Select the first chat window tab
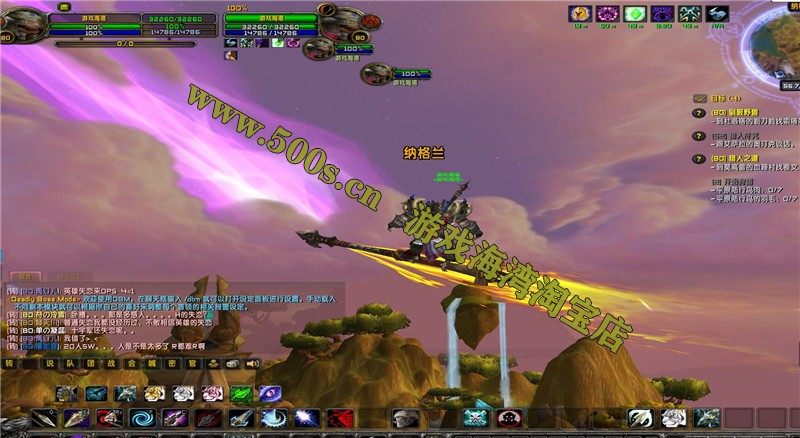The image size is (800, 438). [x=21, y=275]
